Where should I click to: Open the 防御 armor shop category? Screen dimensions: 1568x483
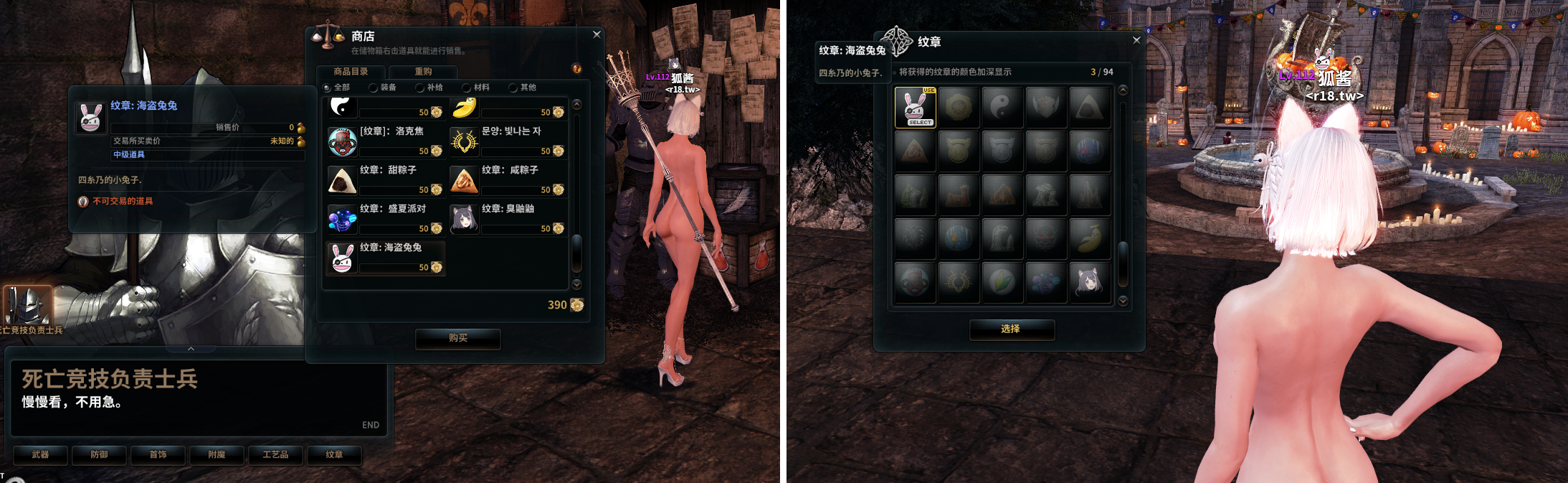(100, 455)
